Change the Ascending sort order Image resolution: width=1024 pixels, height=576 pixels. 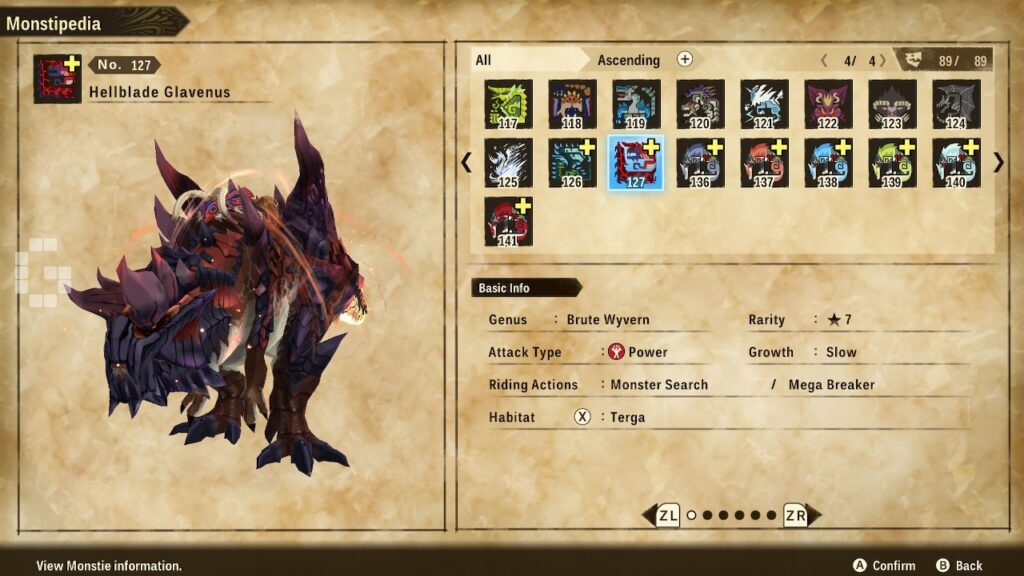pyautogui.click(x=685, y=60)
